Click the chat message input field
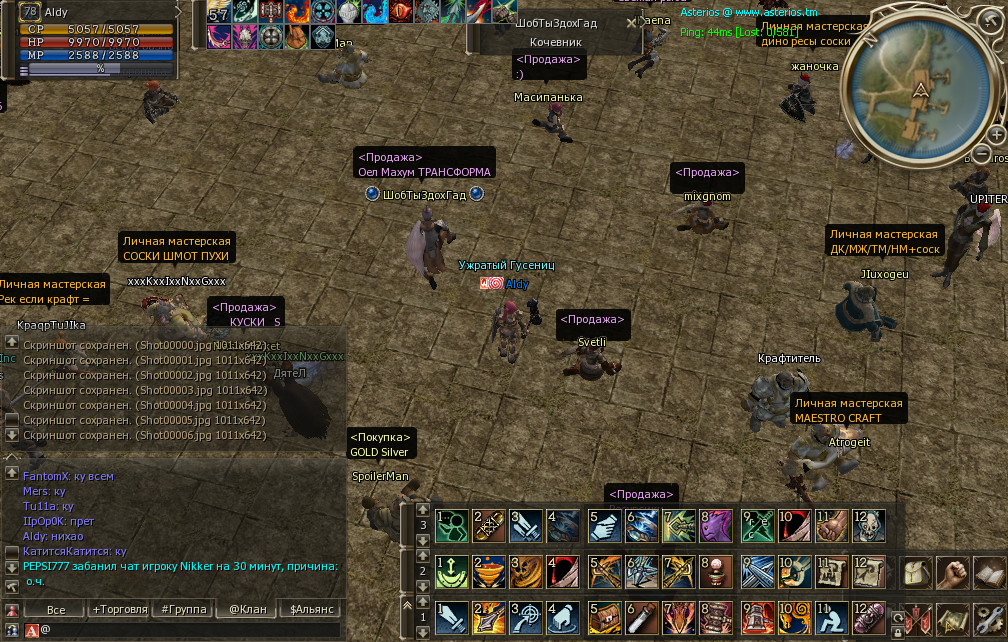The width and height of the screenshot is (1008, 642). 190,630
